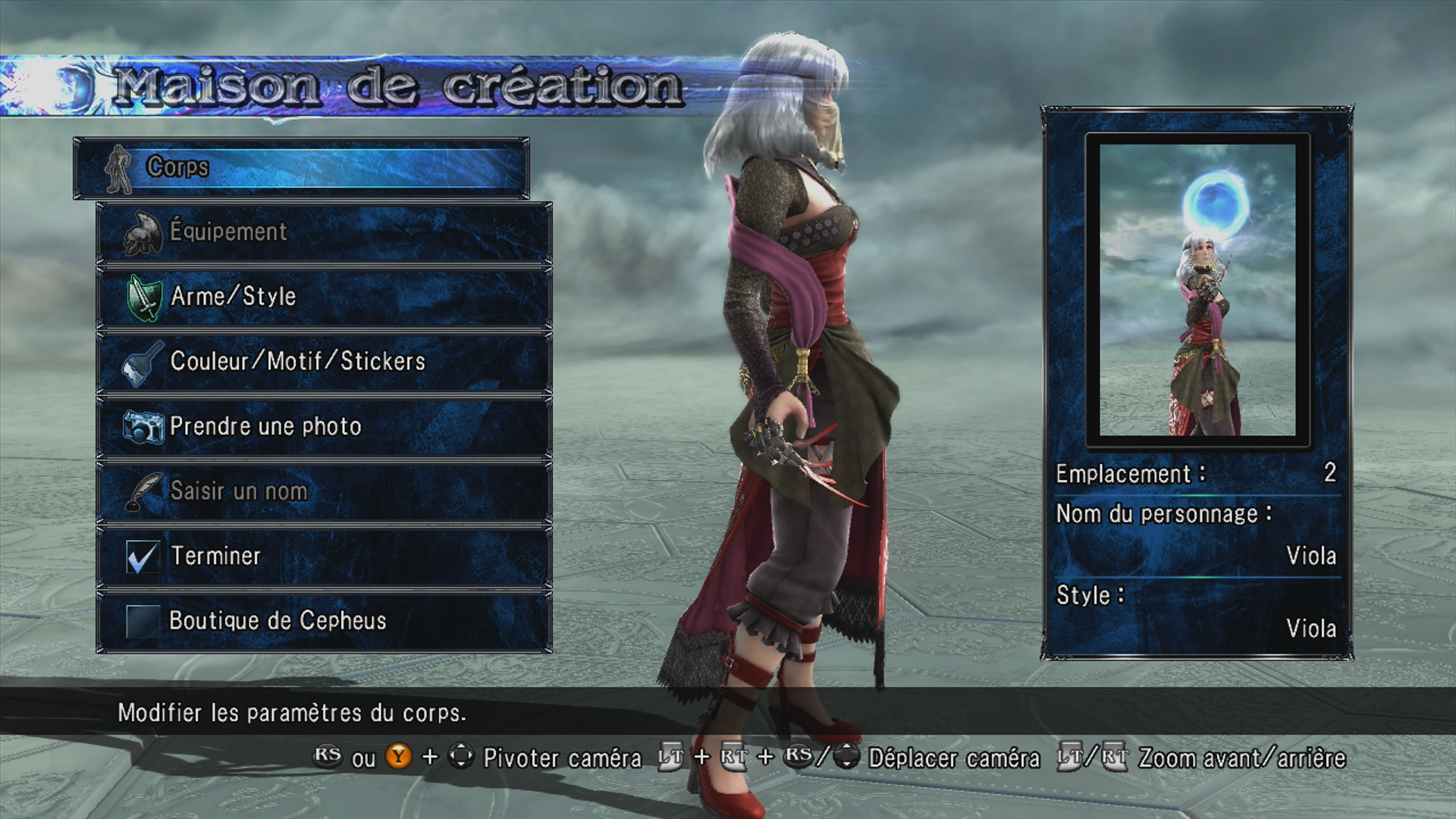The width and height of the screenshot is (1456, 819).
Task: Click the Viola character portrait thumbnail
Action: (1197, 290)
